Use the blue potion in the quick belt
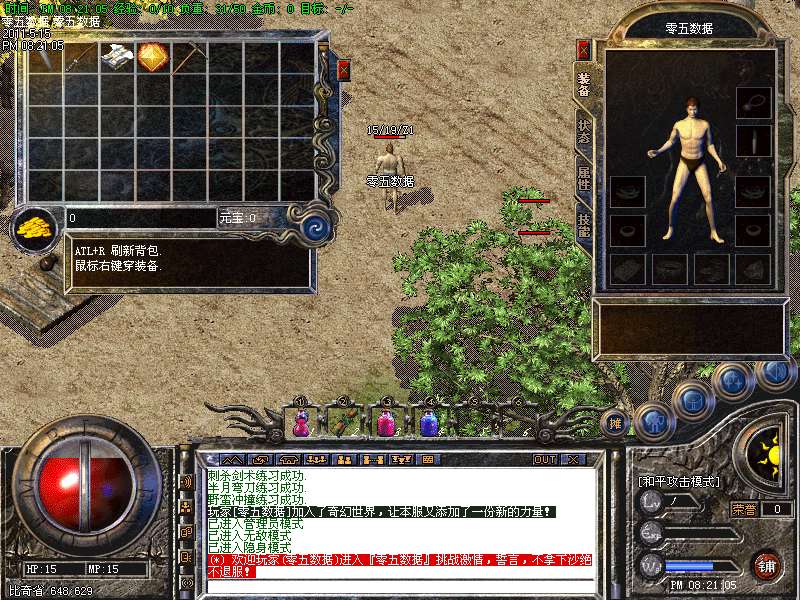Image resolution: width=800 pixels, height=600 pixels. (x=429, y=423)
